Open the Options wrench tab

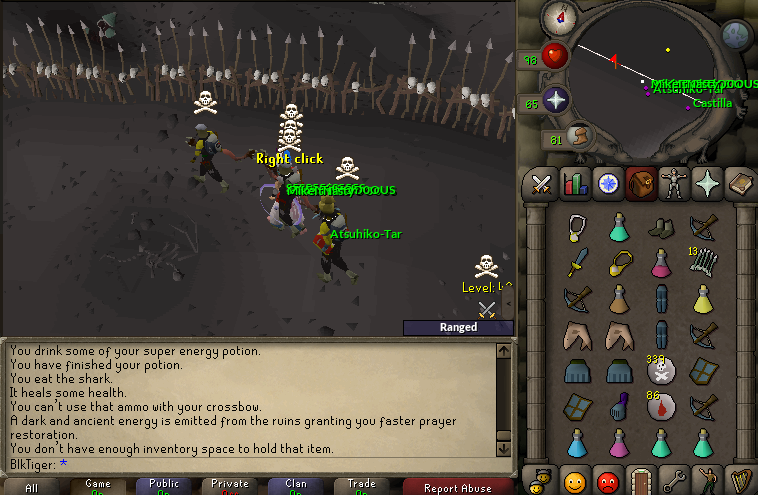coord(674,478)
